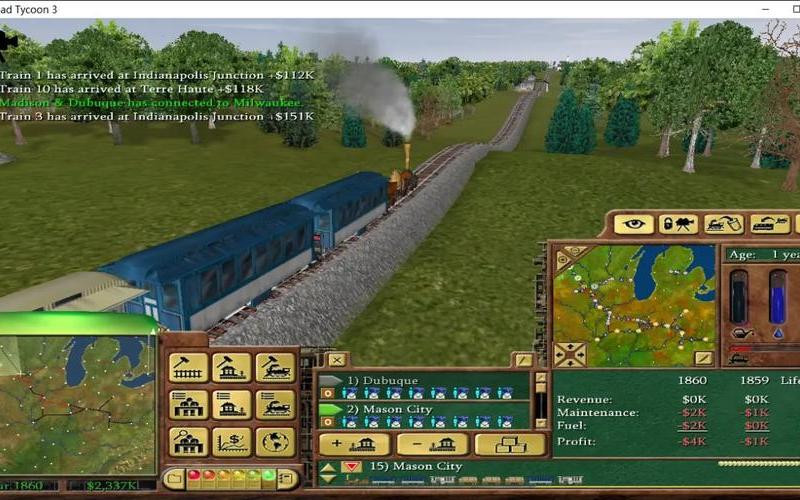Show the industry list panel
Viewport: 800px width, 500px height.
188,404
